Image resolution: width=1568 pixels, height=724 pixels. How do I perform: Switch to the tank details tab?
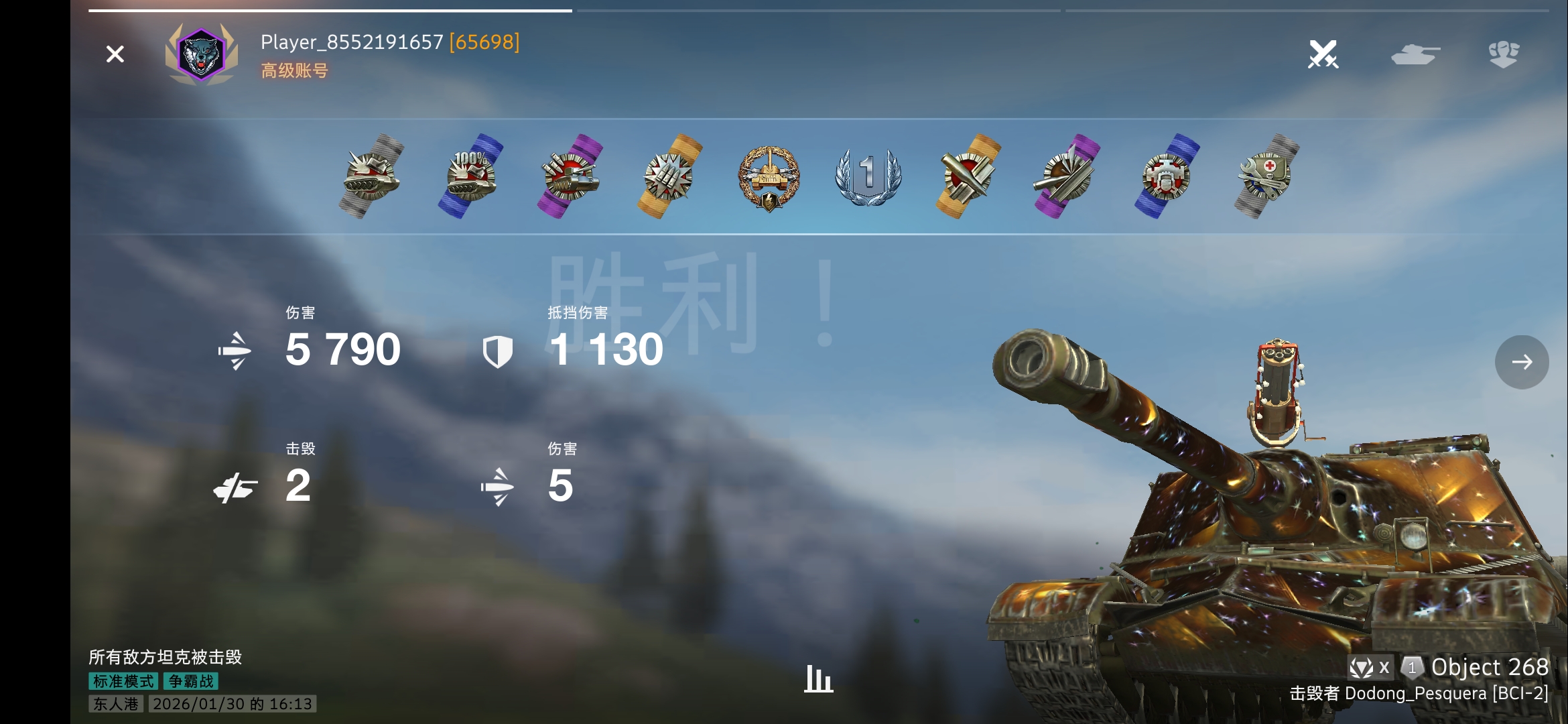tap(1415, 54)
